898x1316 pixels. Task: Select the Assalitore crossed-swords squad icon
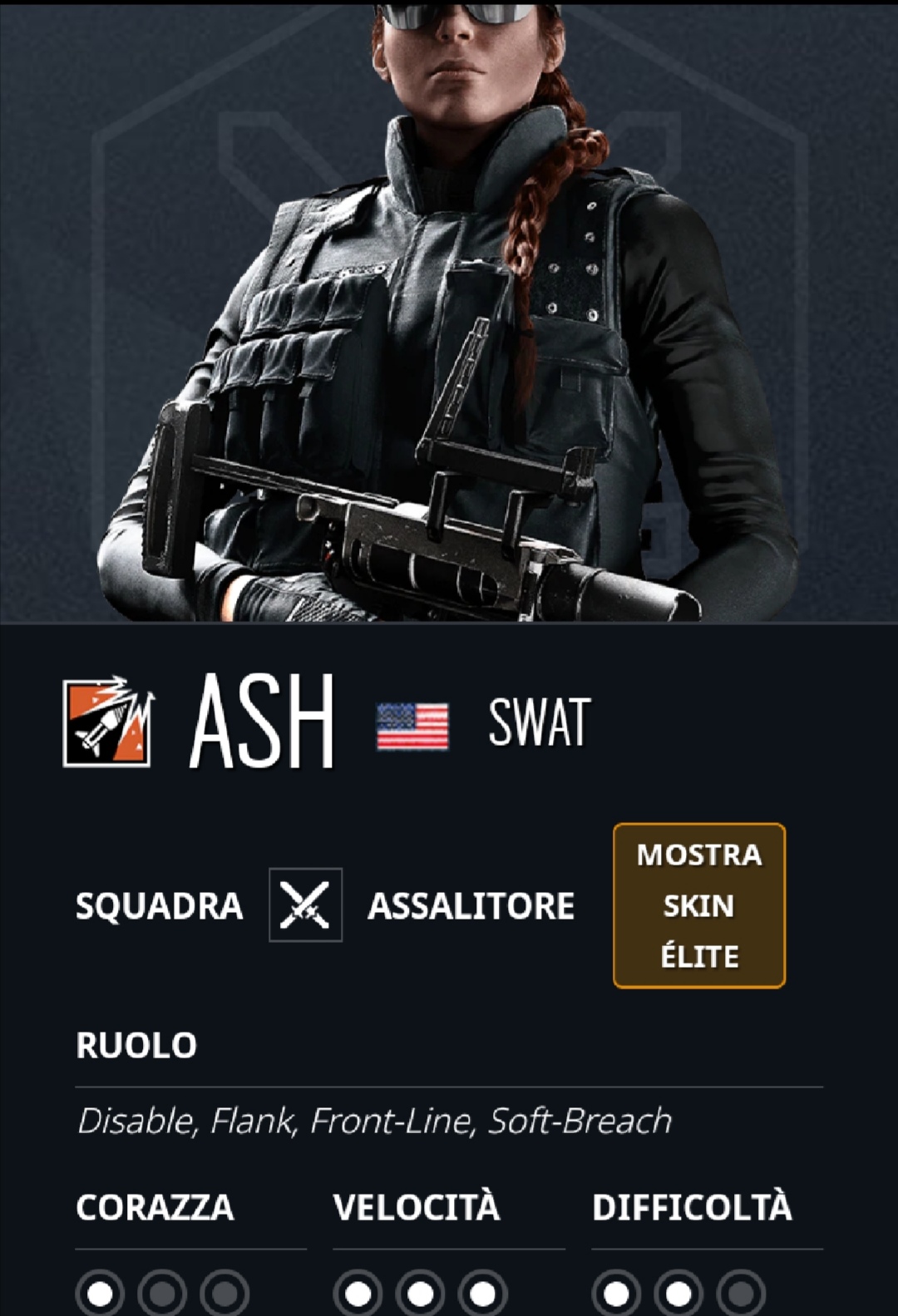pyautogui.click(x=305, y=904)
